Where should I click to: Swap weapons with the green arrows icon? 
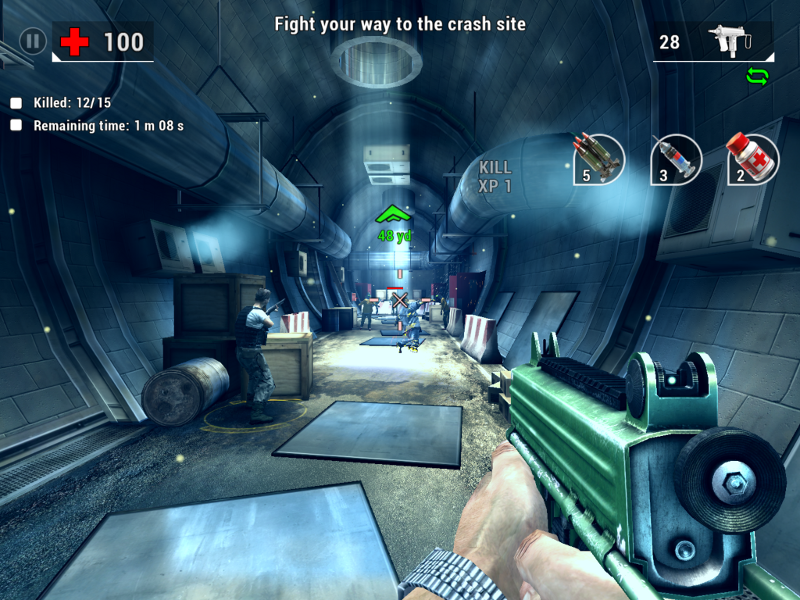757,76
